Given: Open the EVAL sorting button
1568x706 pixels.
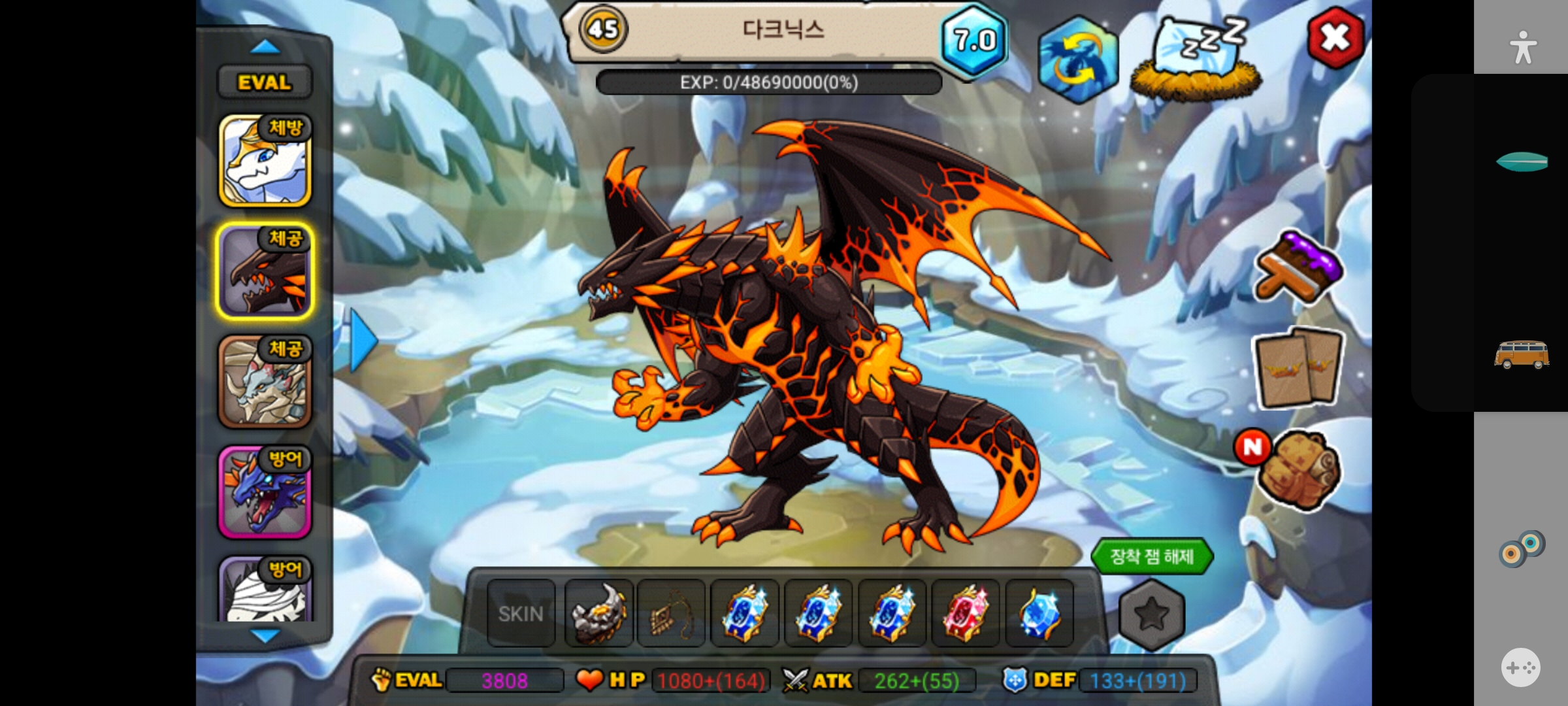Looking at the screenshot, I should tap(265, 82).
